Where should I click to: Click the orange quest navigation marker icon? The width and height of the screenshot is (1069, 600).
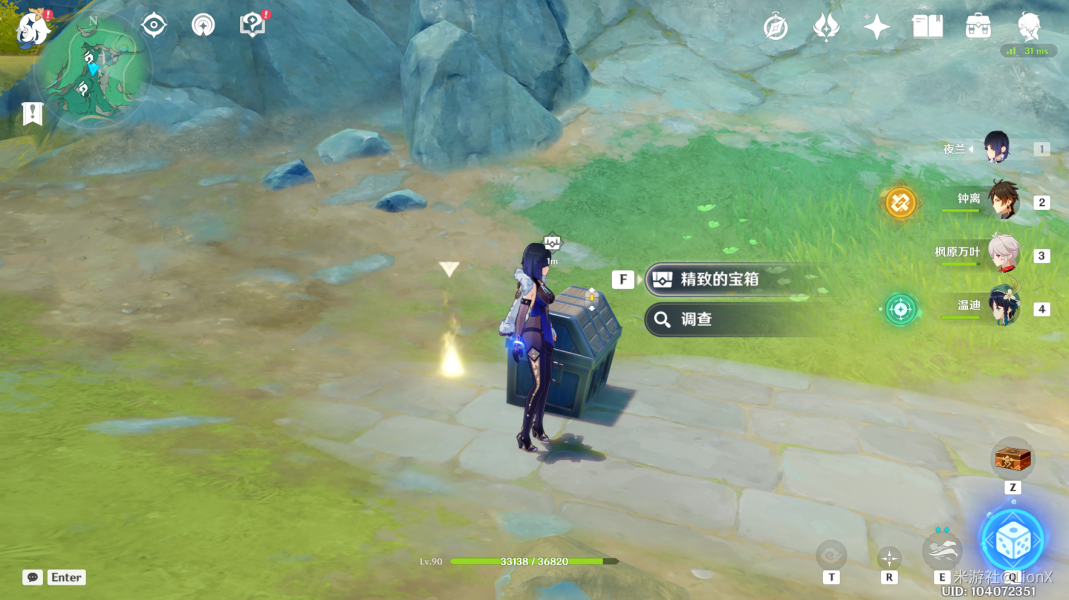click(900, 203)
